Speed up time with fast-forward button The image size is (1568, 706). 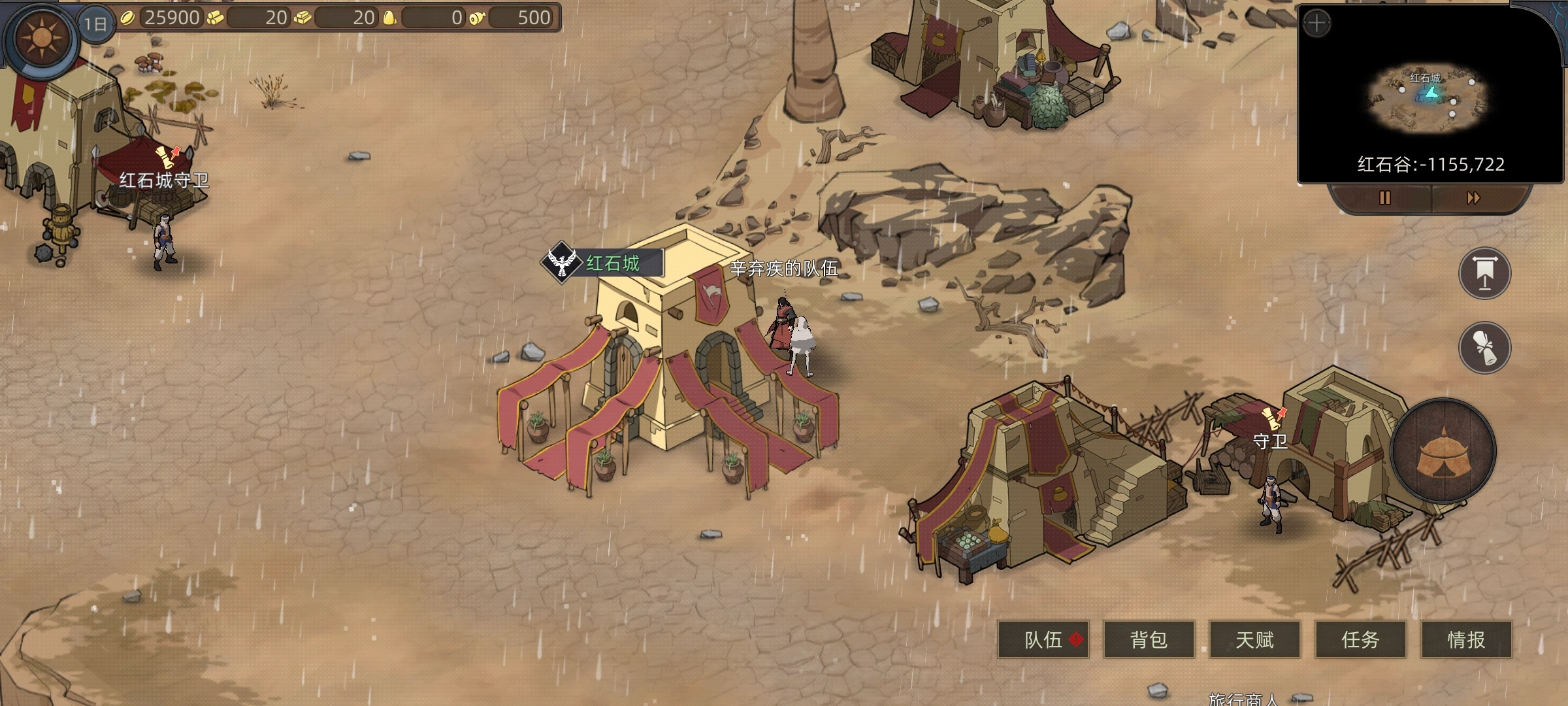tap(1473, 198)
